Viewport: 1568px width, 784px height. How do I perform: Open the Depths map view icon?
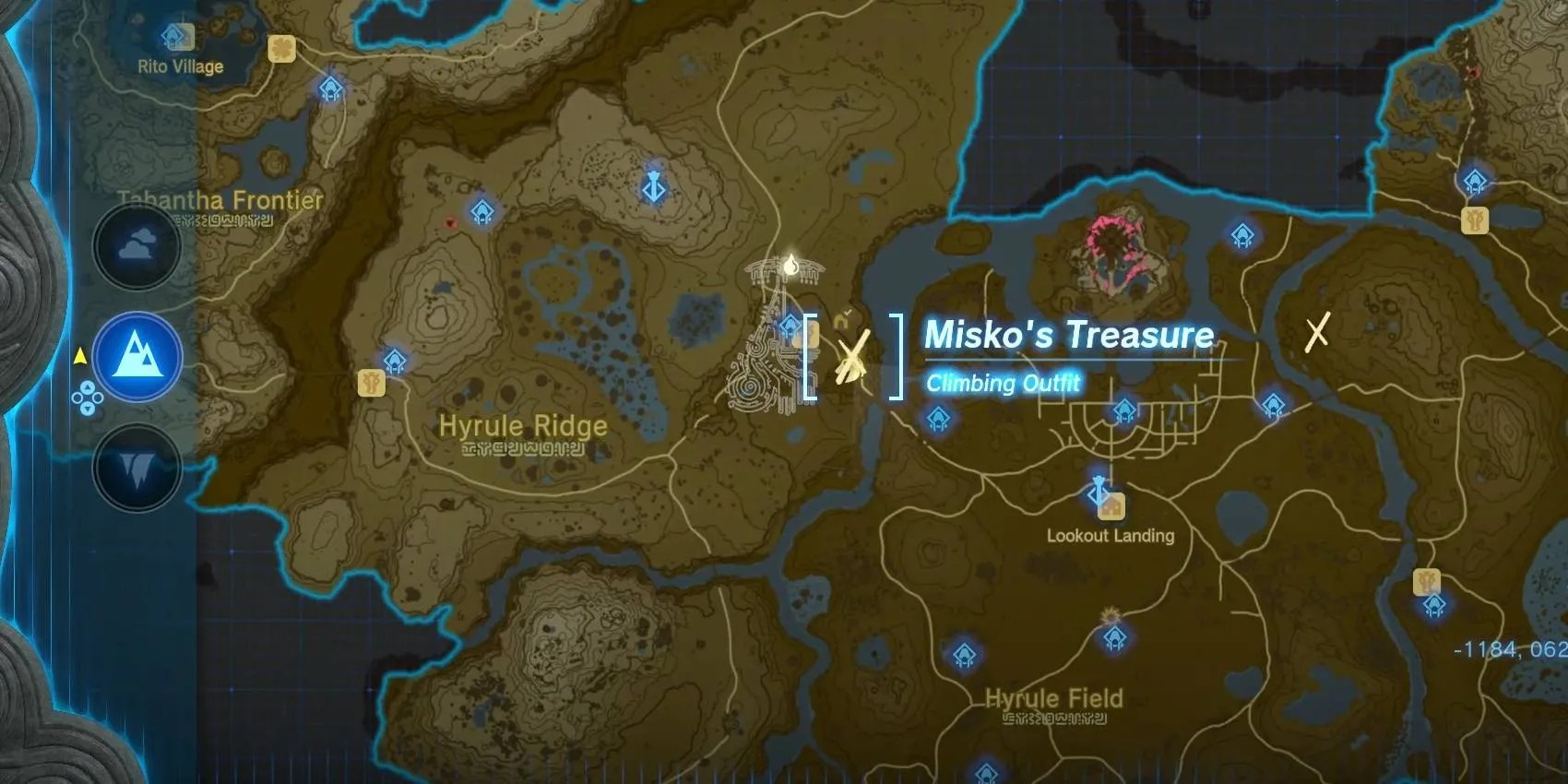coord(137,469)
